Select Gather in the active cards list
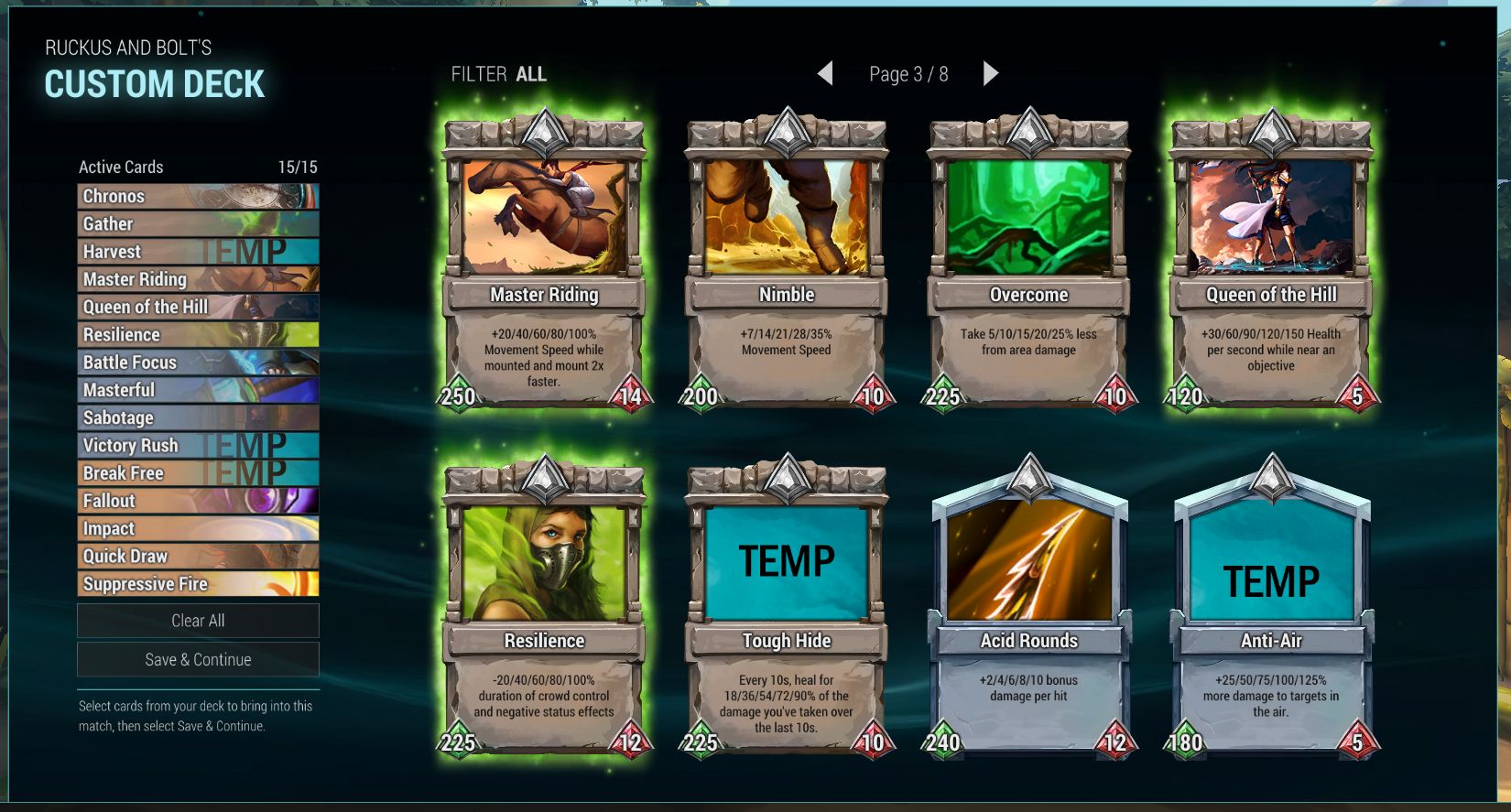 (198, 224)
